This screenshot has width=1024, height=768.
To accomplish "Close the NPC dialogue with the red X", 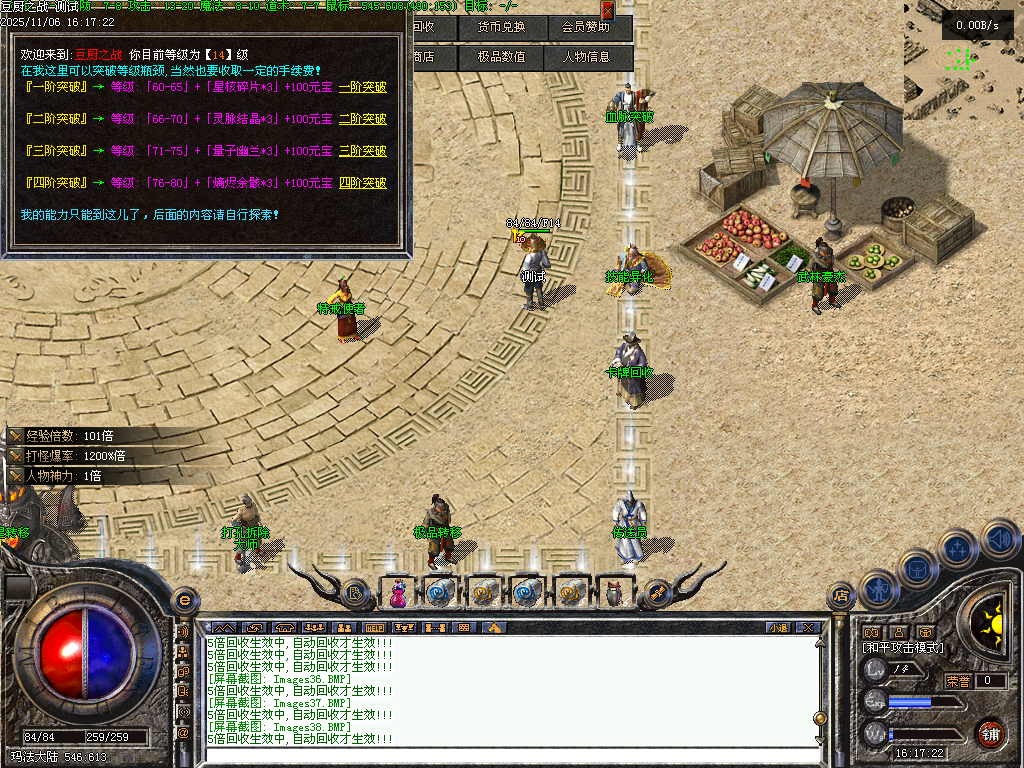I will tap(607, 10).
